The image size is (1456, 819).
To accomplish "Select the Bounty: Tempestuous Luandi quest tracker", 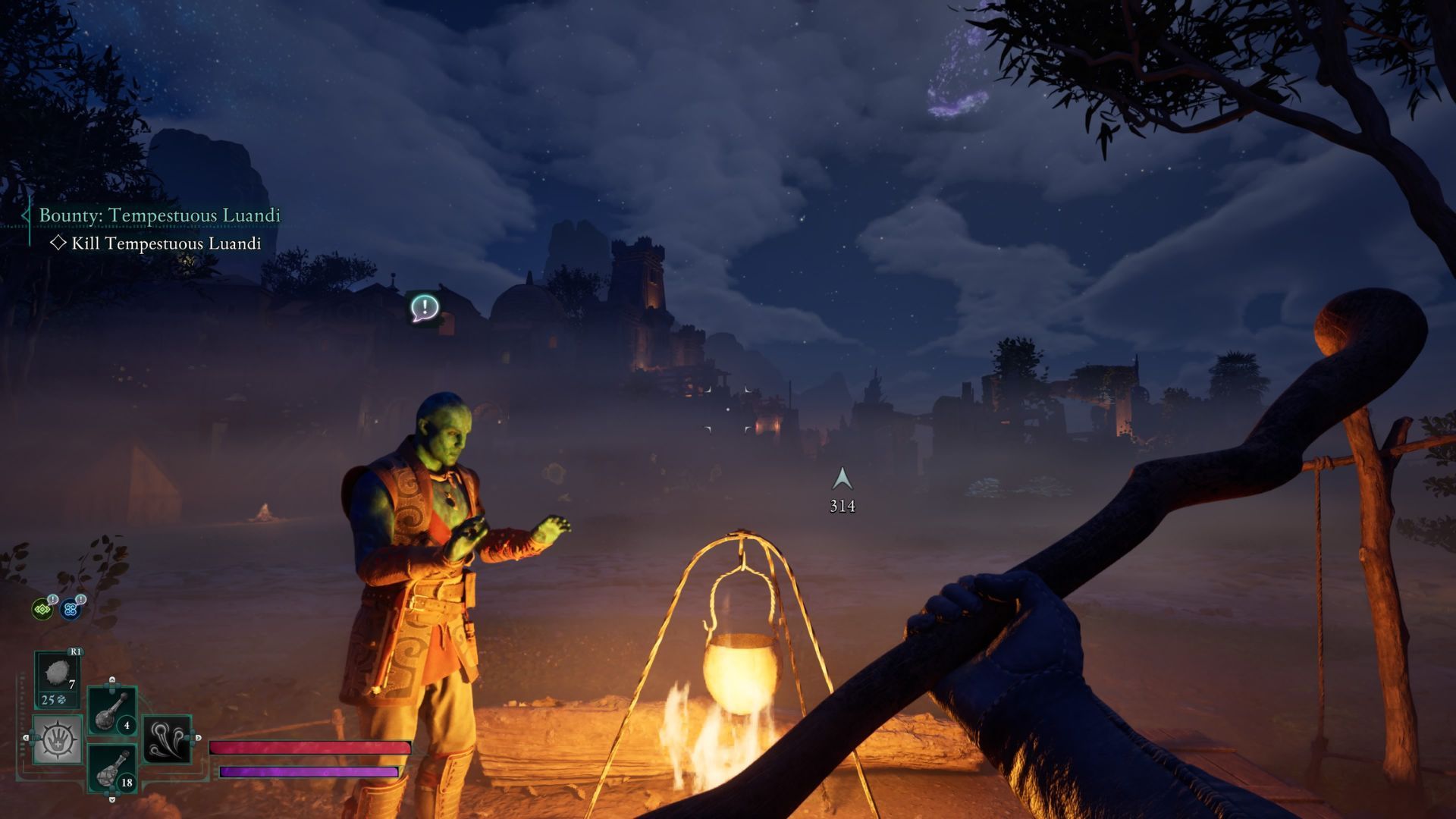I will pyautogui.click(x=159, y=215).
